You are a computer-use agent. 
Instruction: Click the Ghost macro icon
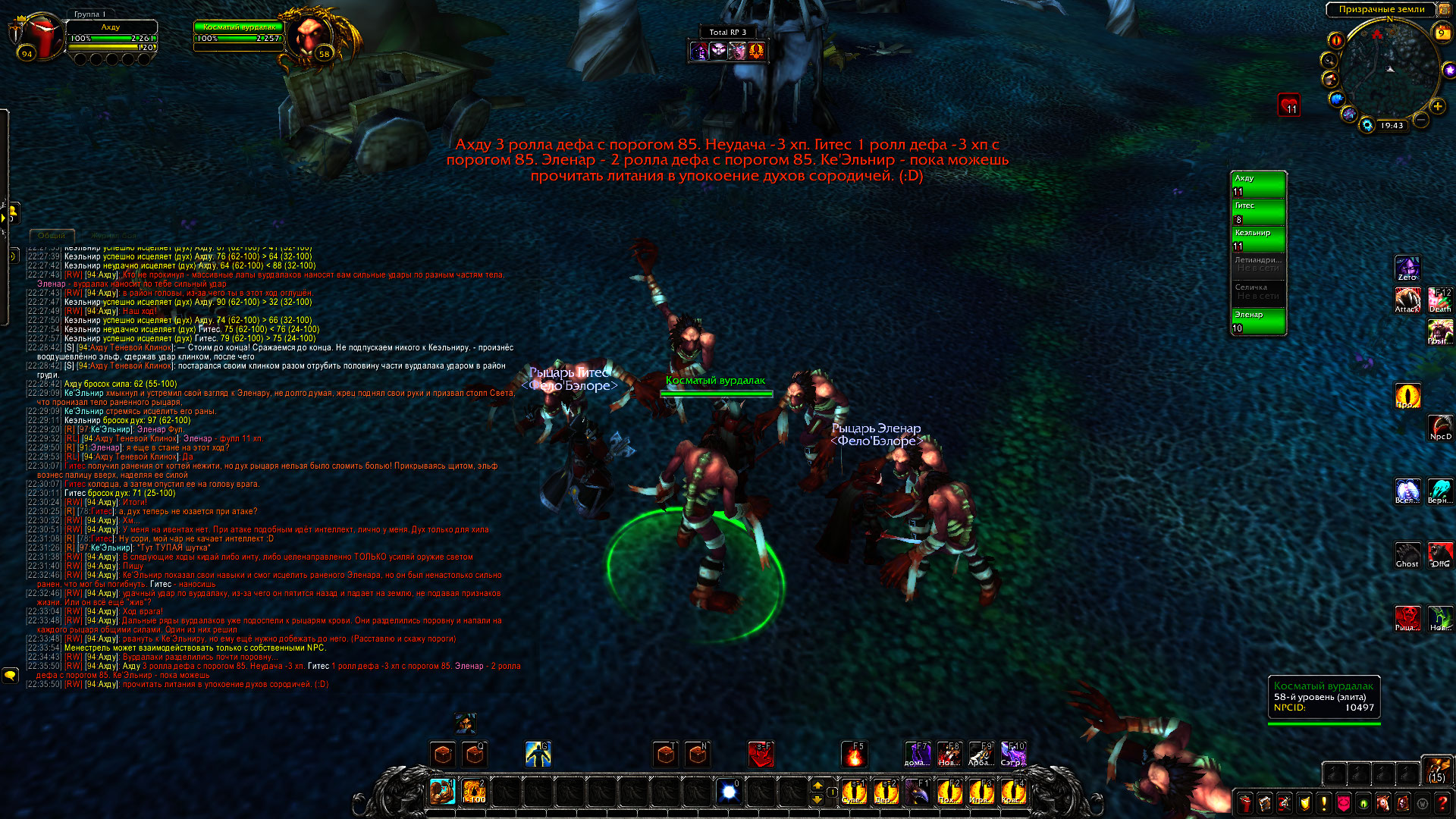1407,554
